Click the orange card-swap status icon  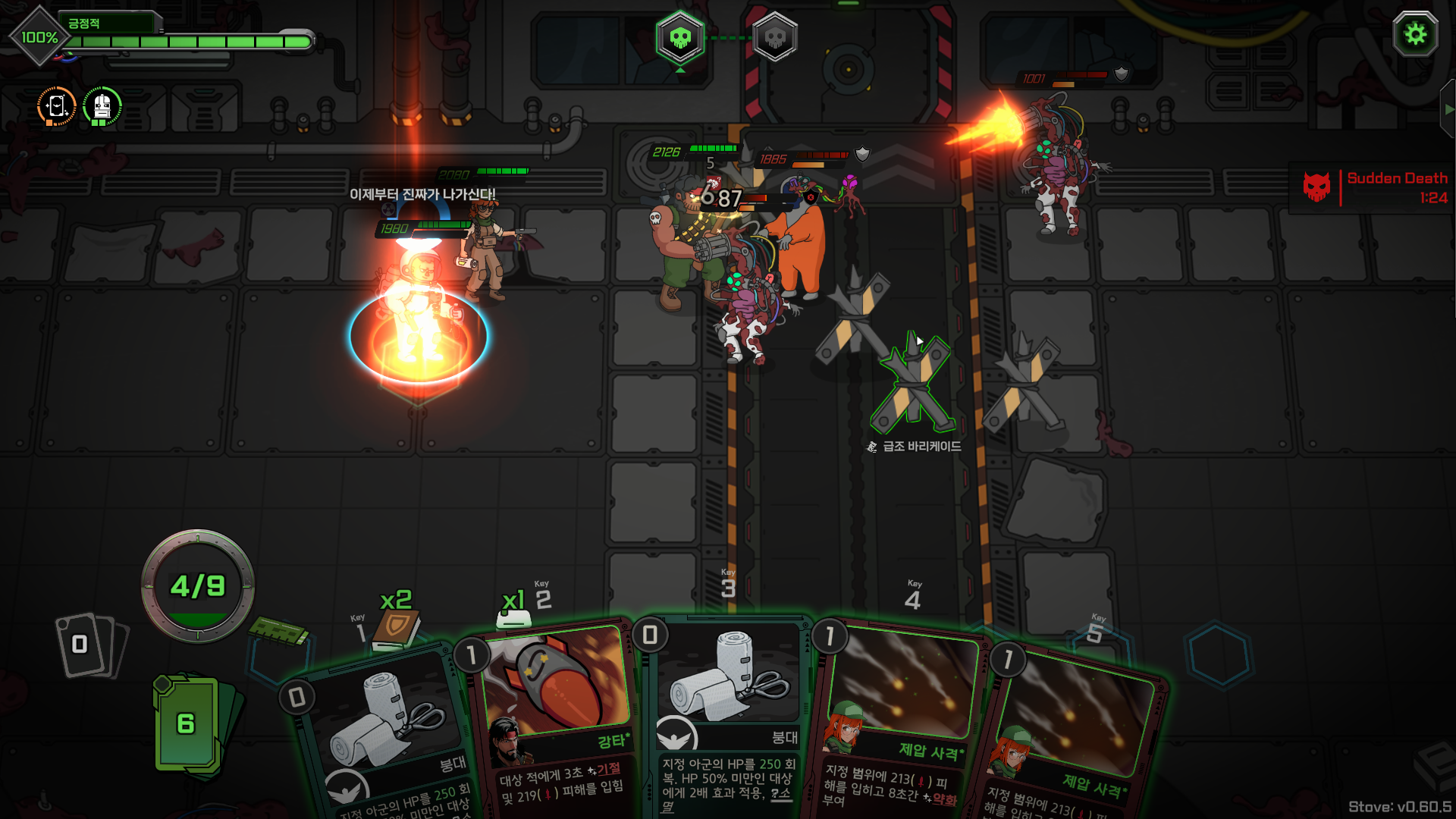pos(57,107)
